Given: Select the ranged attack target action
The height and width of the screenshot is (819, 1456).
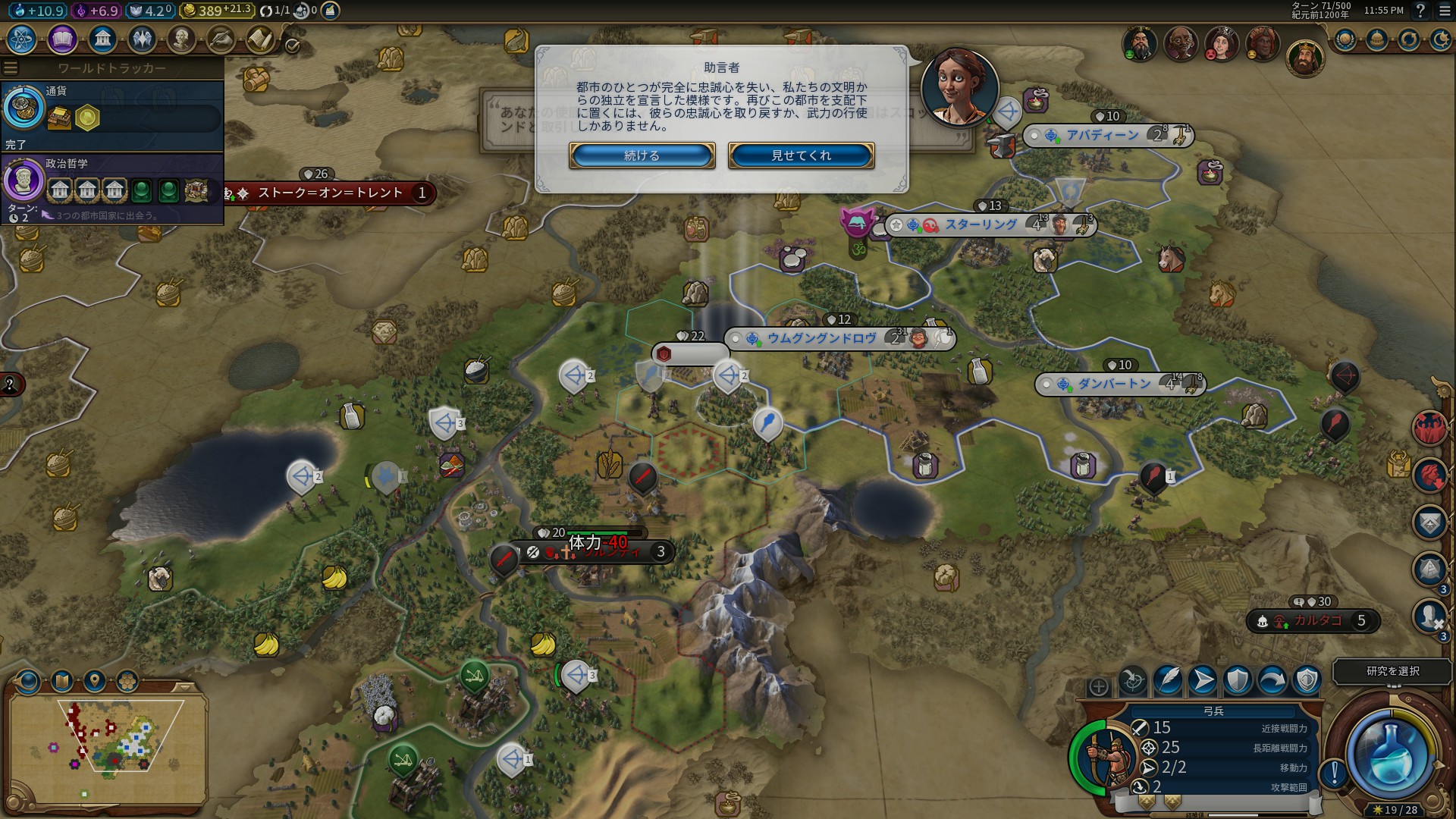Looking at the screenshot, I should tap(1133, 680).
